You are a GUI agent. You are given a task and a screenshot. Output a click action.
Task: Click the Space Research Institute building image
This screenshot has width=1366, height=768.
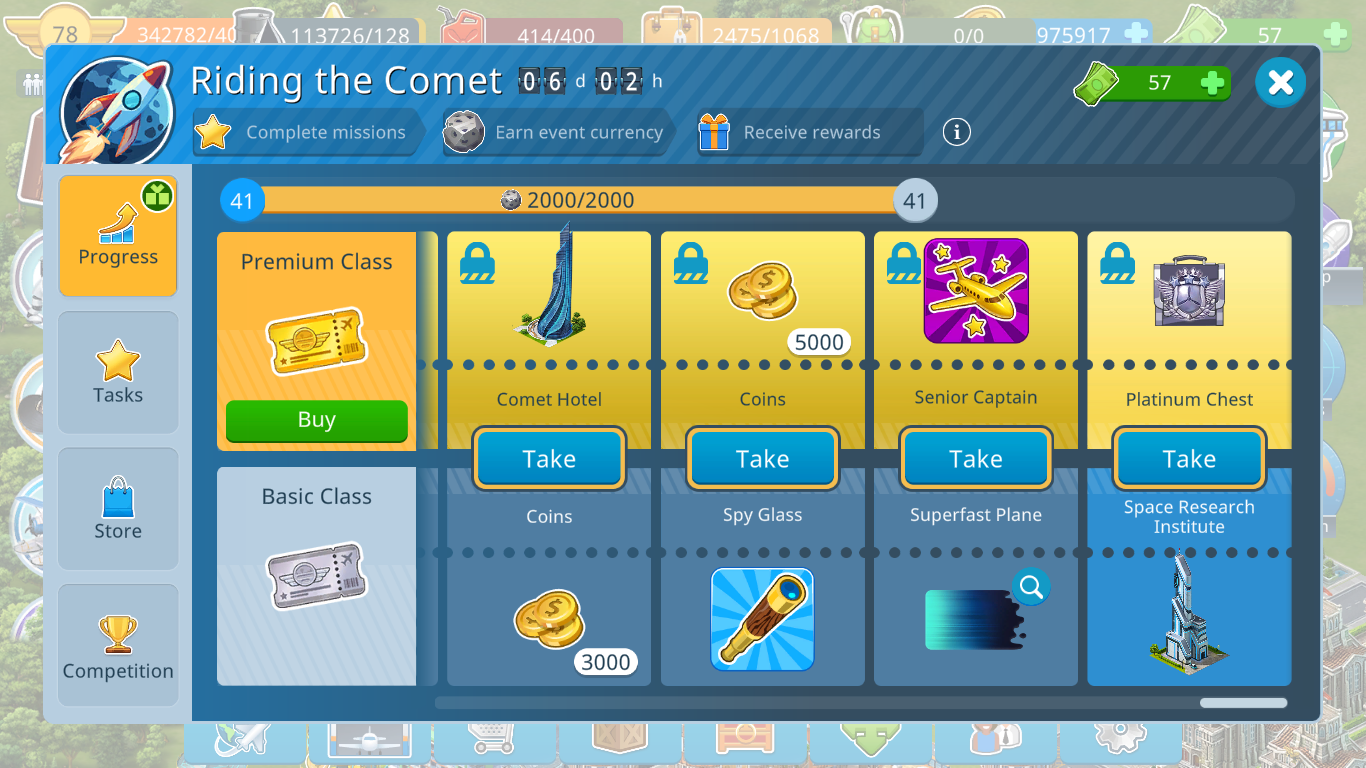pyautogui.click(x=1188, y=612)
